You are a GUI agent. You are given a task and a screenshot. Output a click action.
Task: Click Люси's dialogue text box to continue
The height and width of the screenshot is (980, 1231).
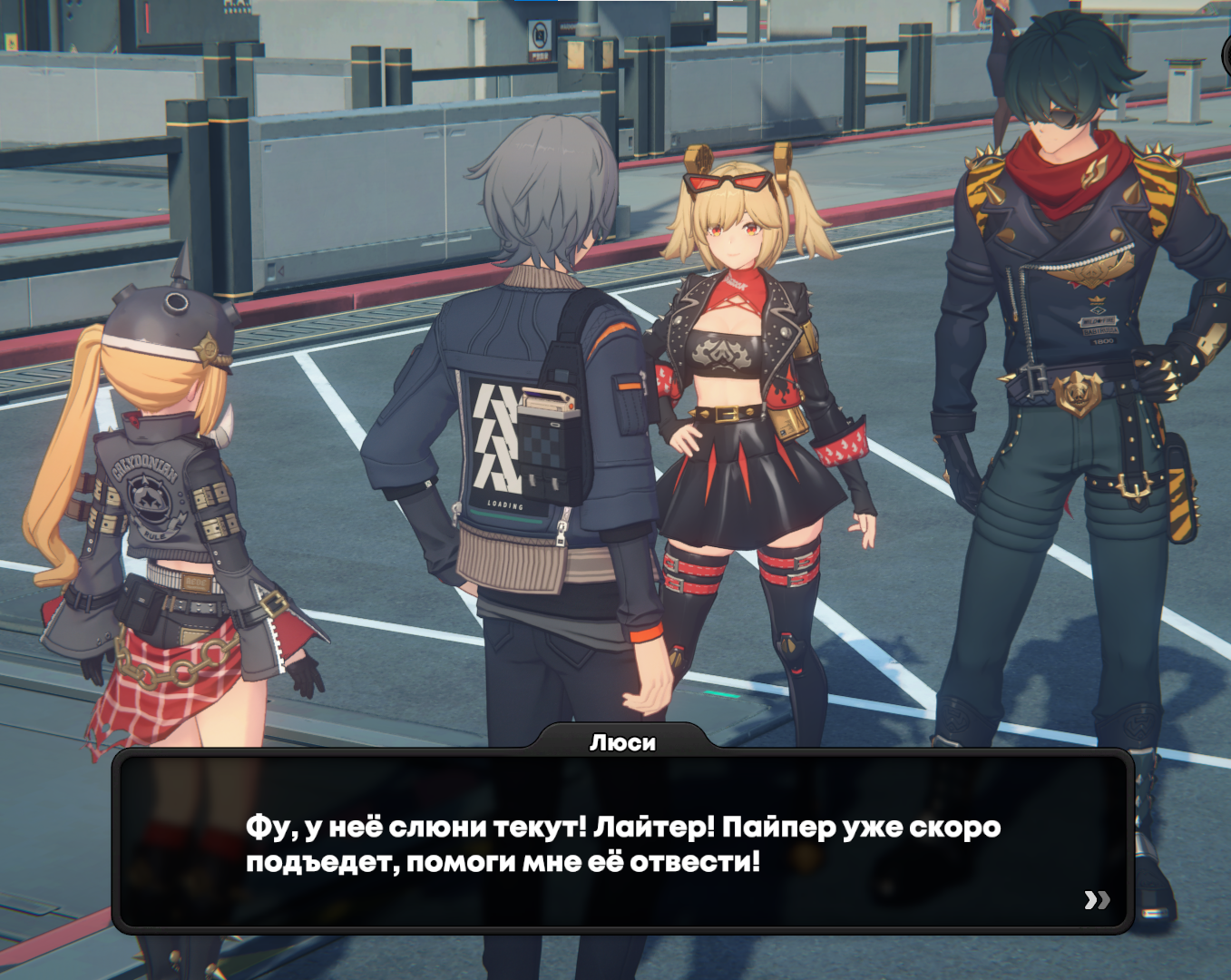[x=622, y=842]
